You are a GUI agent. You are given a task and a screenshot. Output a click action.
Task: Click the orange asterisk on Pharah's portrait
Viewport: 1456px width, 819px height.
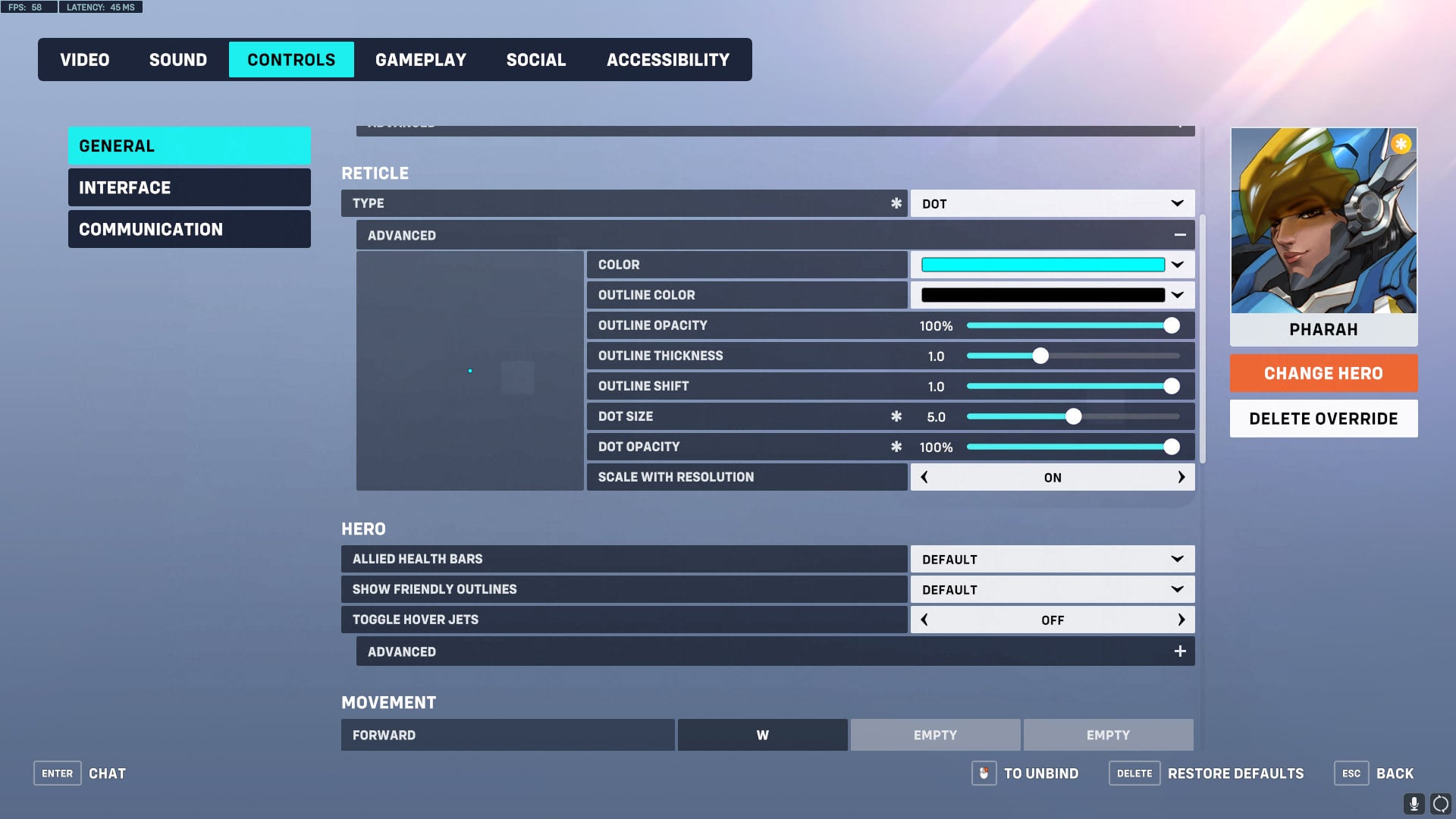coord(1400,143)
